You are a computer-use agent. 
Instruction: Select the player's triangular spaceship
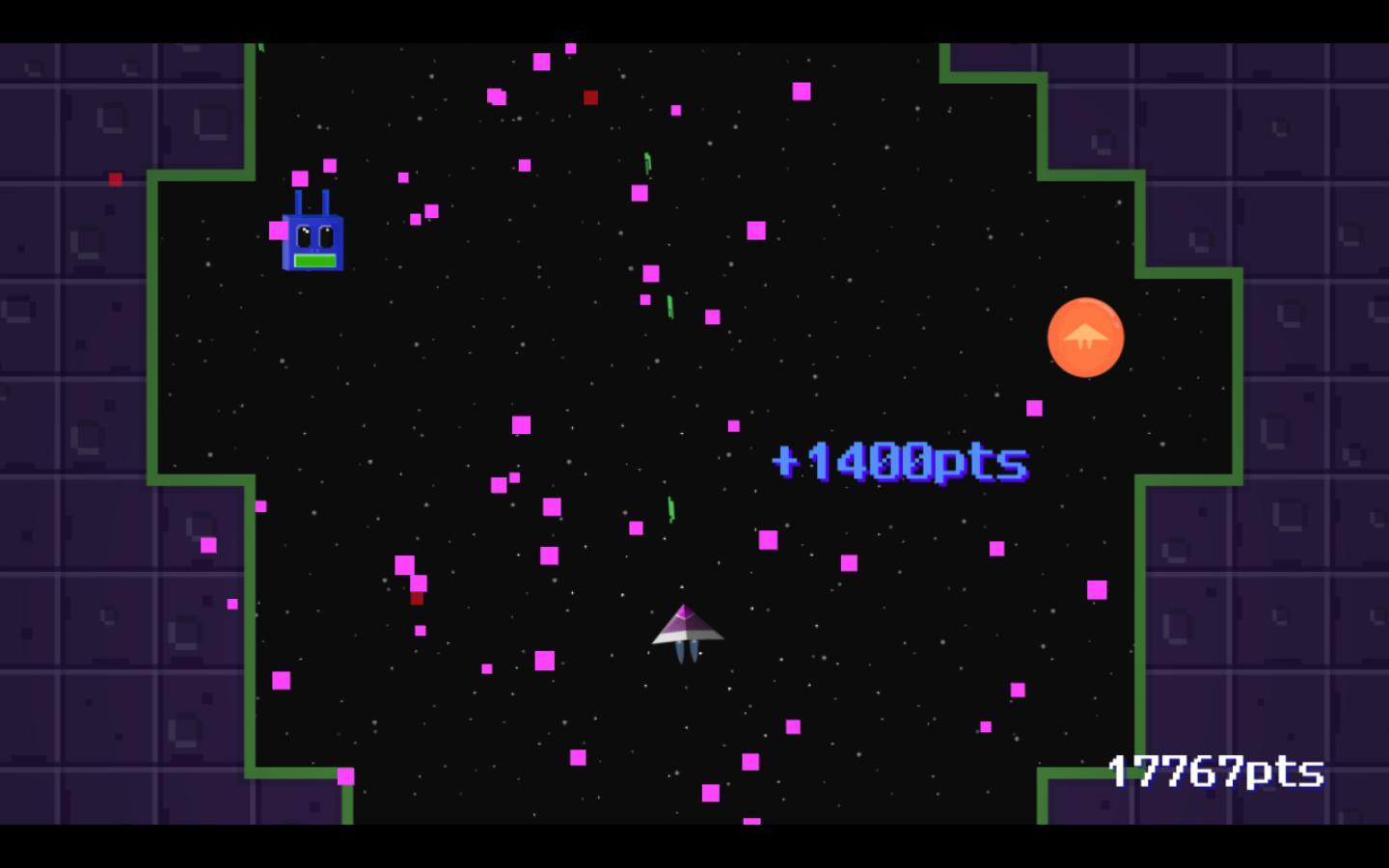(x=687, y=627)
